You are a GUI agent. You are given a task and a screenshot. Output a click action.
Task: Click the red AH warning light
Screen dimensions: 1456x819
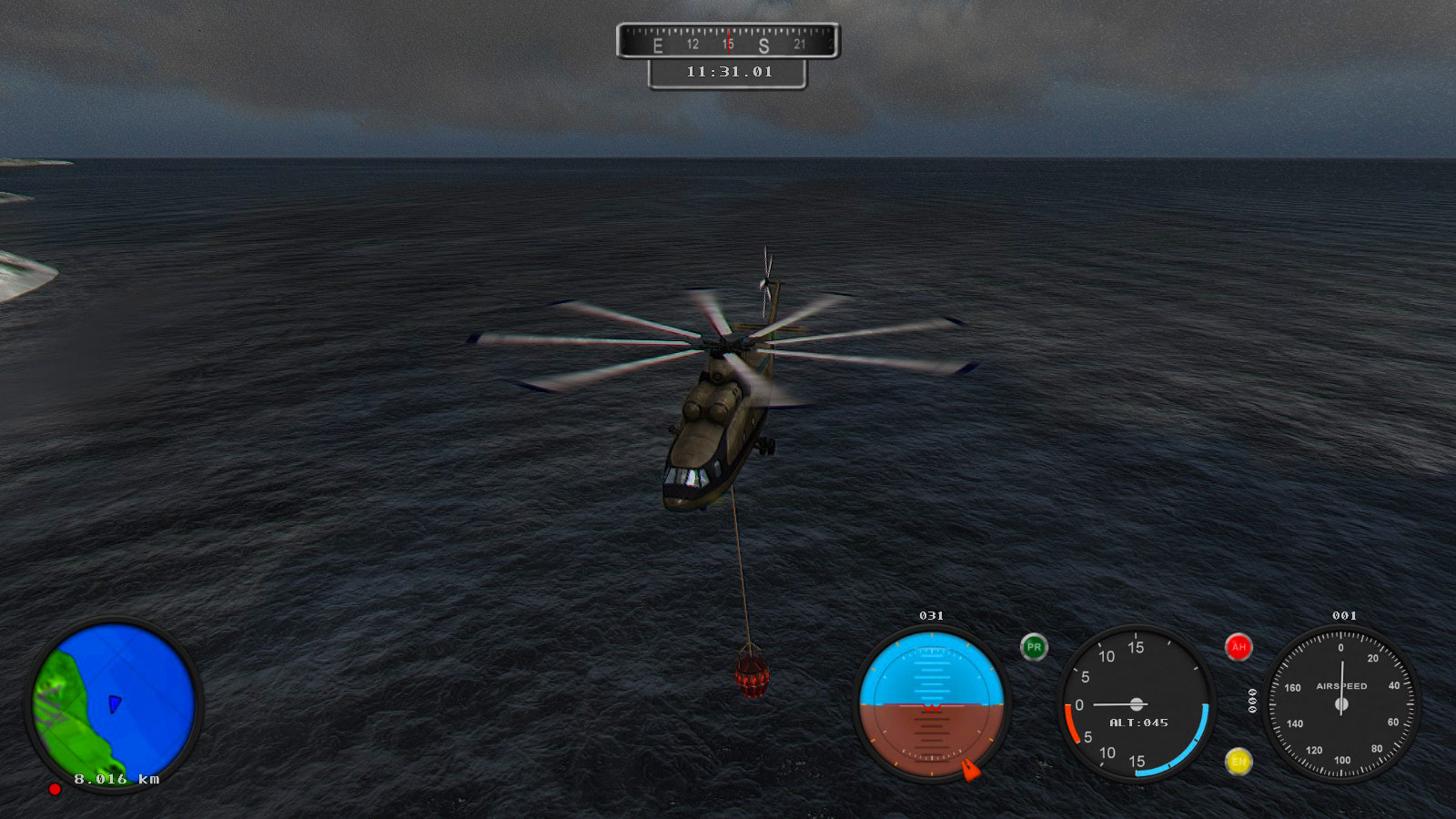click(x=1237, y=648)
